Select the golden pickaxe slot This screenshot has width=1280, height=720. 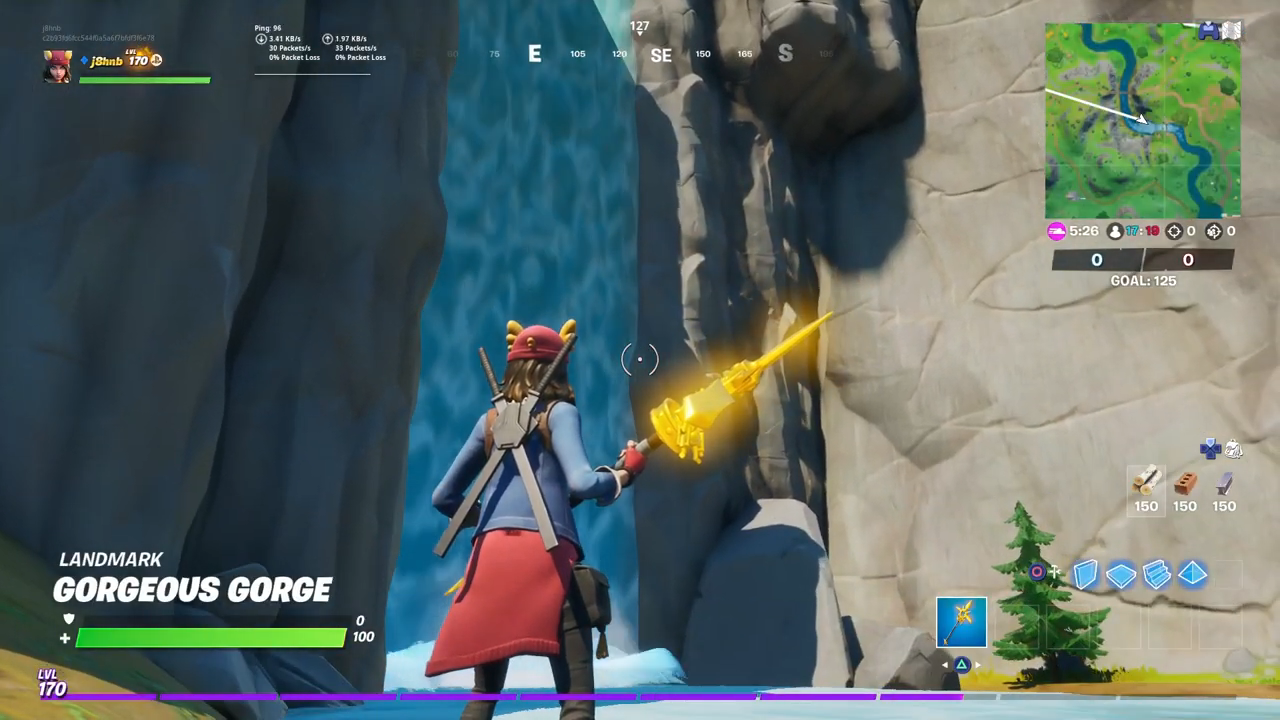[961, 622]
